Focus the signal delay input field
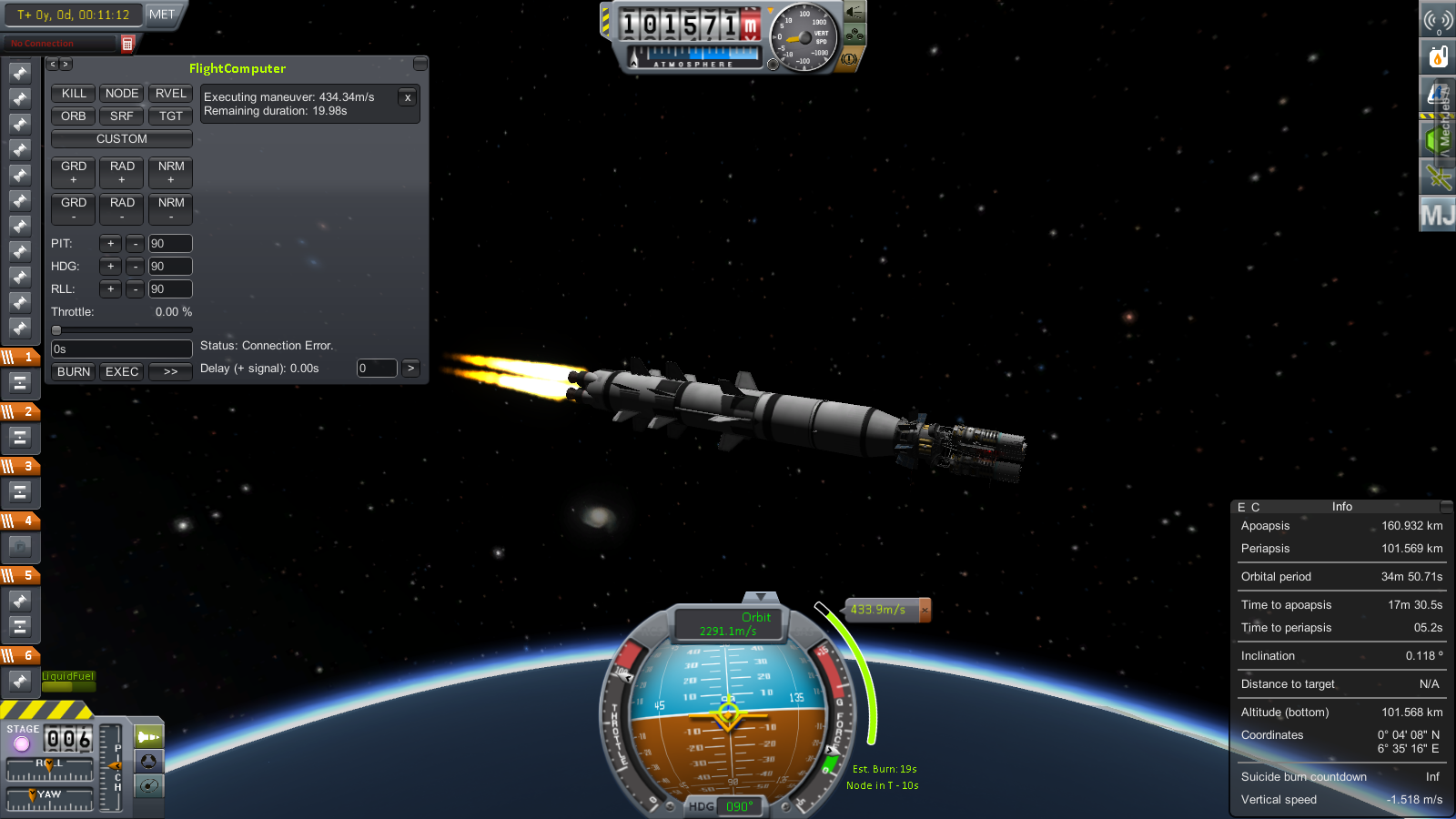Screen dimensions: 1456x819 click(377, 369)
